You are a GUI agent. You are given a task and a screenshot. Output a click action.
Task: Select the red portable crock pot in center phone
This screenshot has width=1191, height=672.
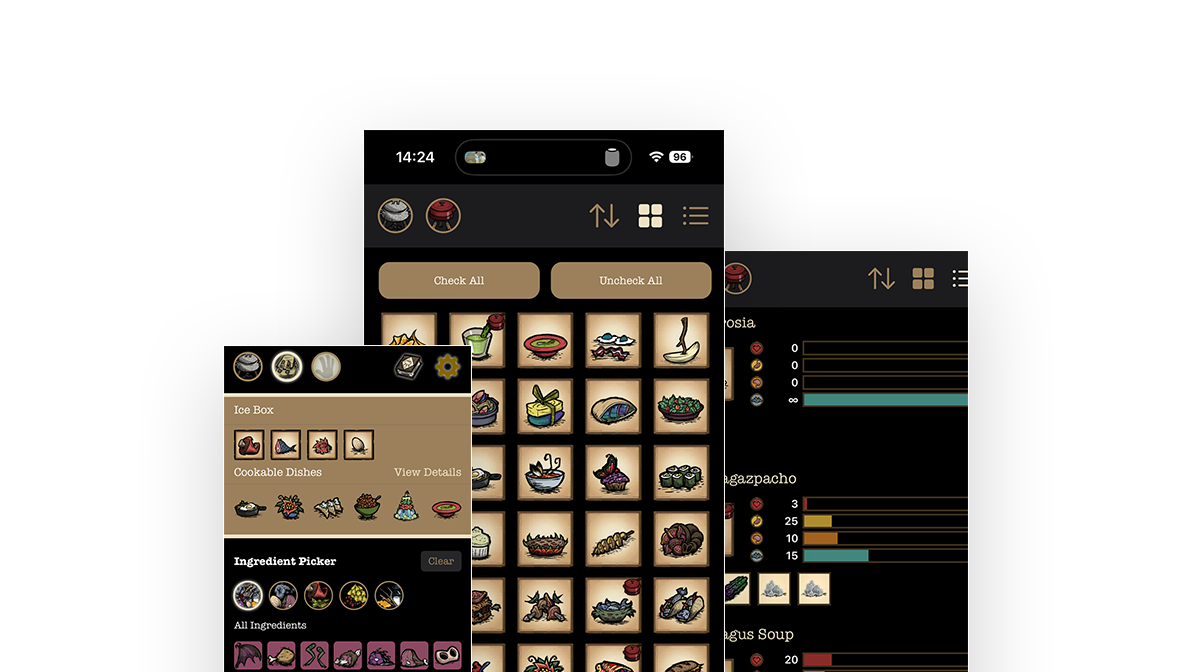(x=443, y=215)
